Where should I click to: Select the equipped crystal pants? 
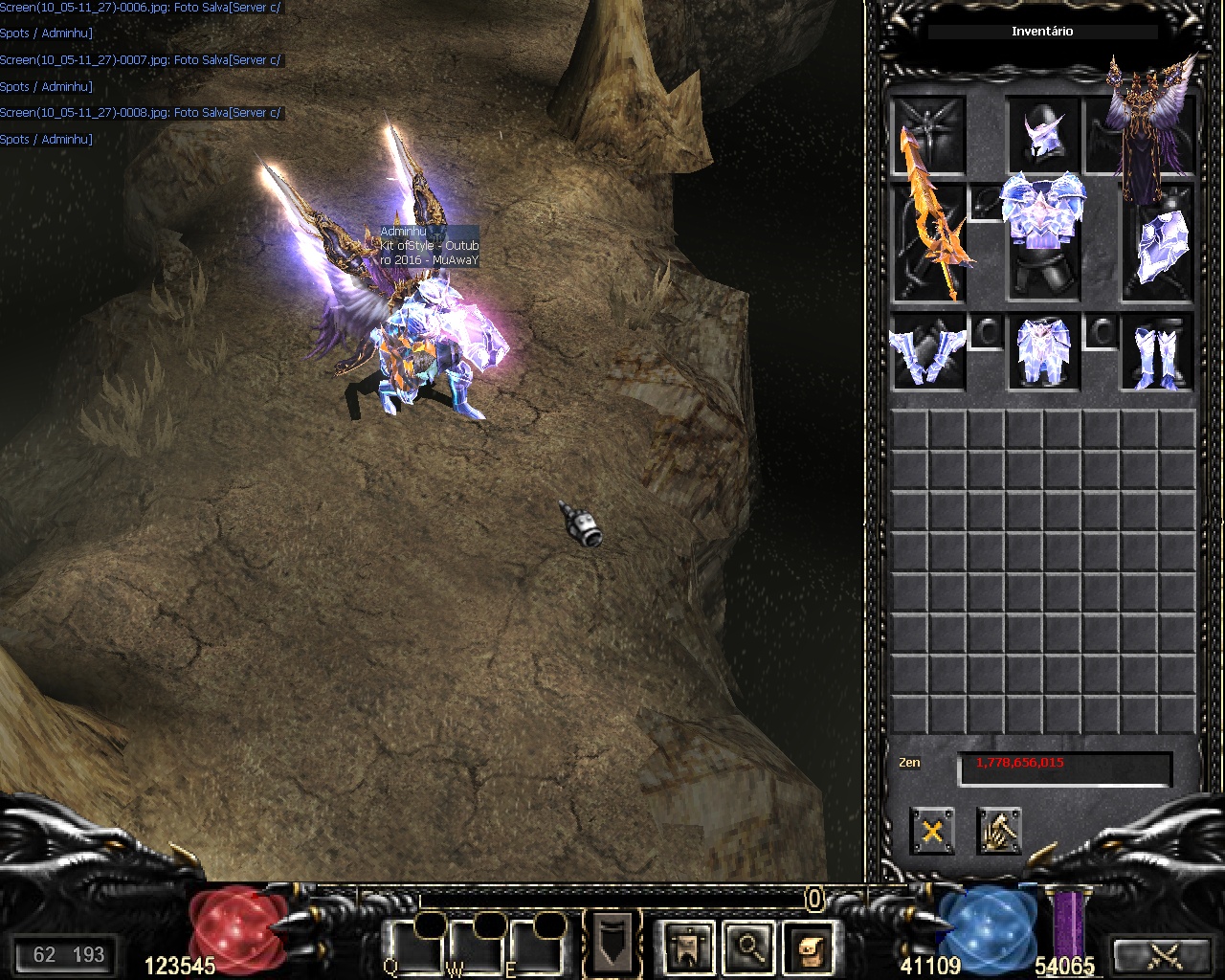[1043, 352]
